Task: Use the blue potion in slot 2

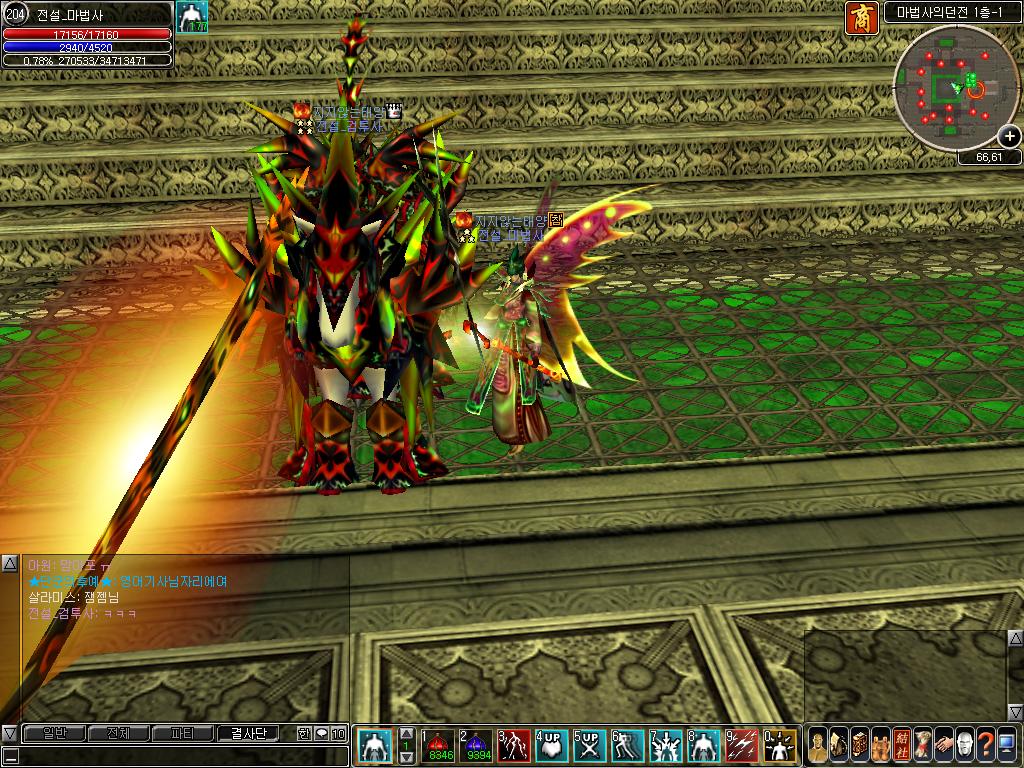Action: [x=476, y=745]
